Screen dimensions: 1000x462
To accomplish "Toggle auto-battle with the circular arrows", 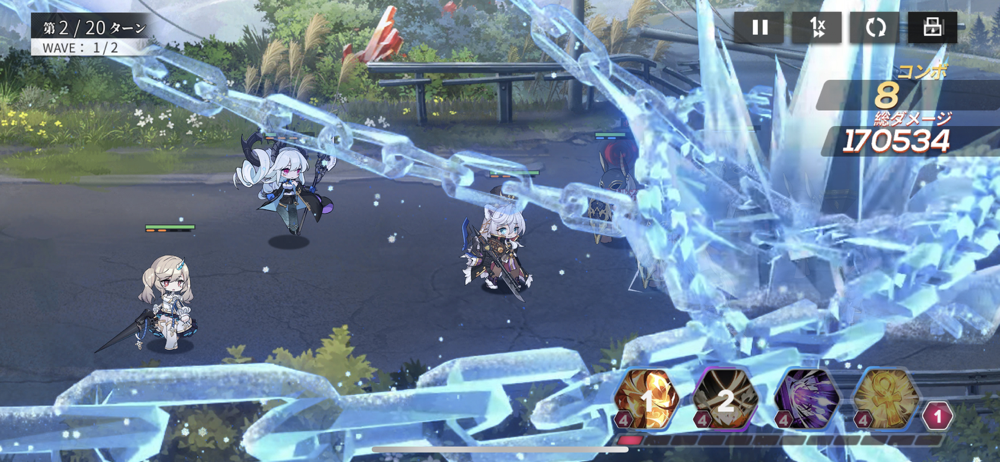I will tap(875, 28).
